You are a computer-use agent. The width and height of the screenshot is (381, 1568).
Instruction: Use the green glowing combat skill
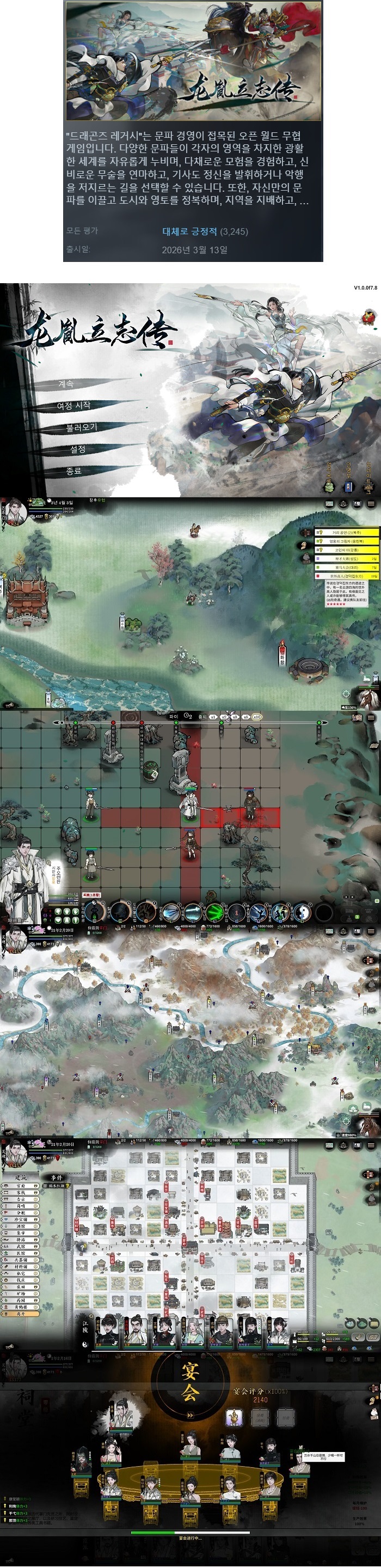(x=215, y=911)
